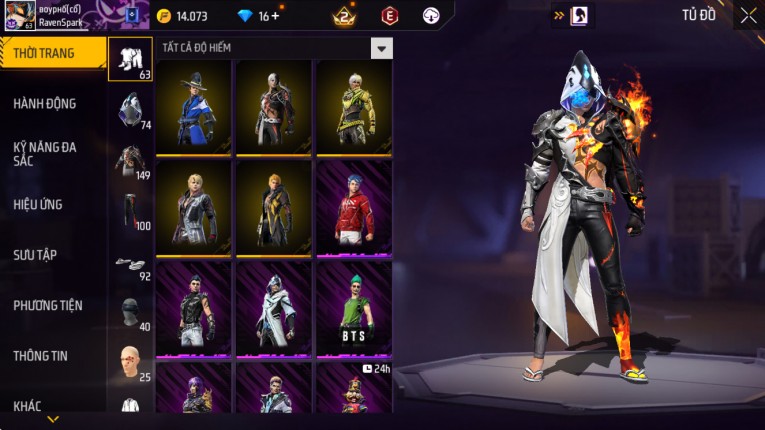
Task: Open the Tất Cả Độ Hiếm rarity dropdown
Action: (x=381, y=48)
